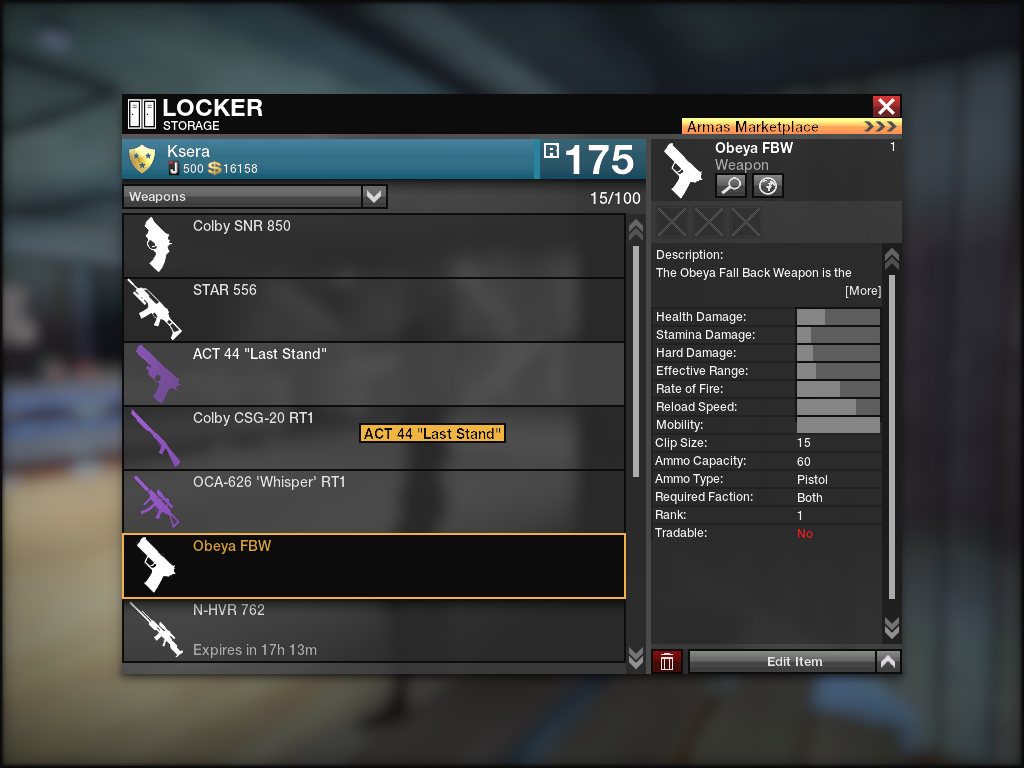Click the round icon button beside the magnifier
The width and height of the screenshot is (1024, 768).
pos(767,186)
